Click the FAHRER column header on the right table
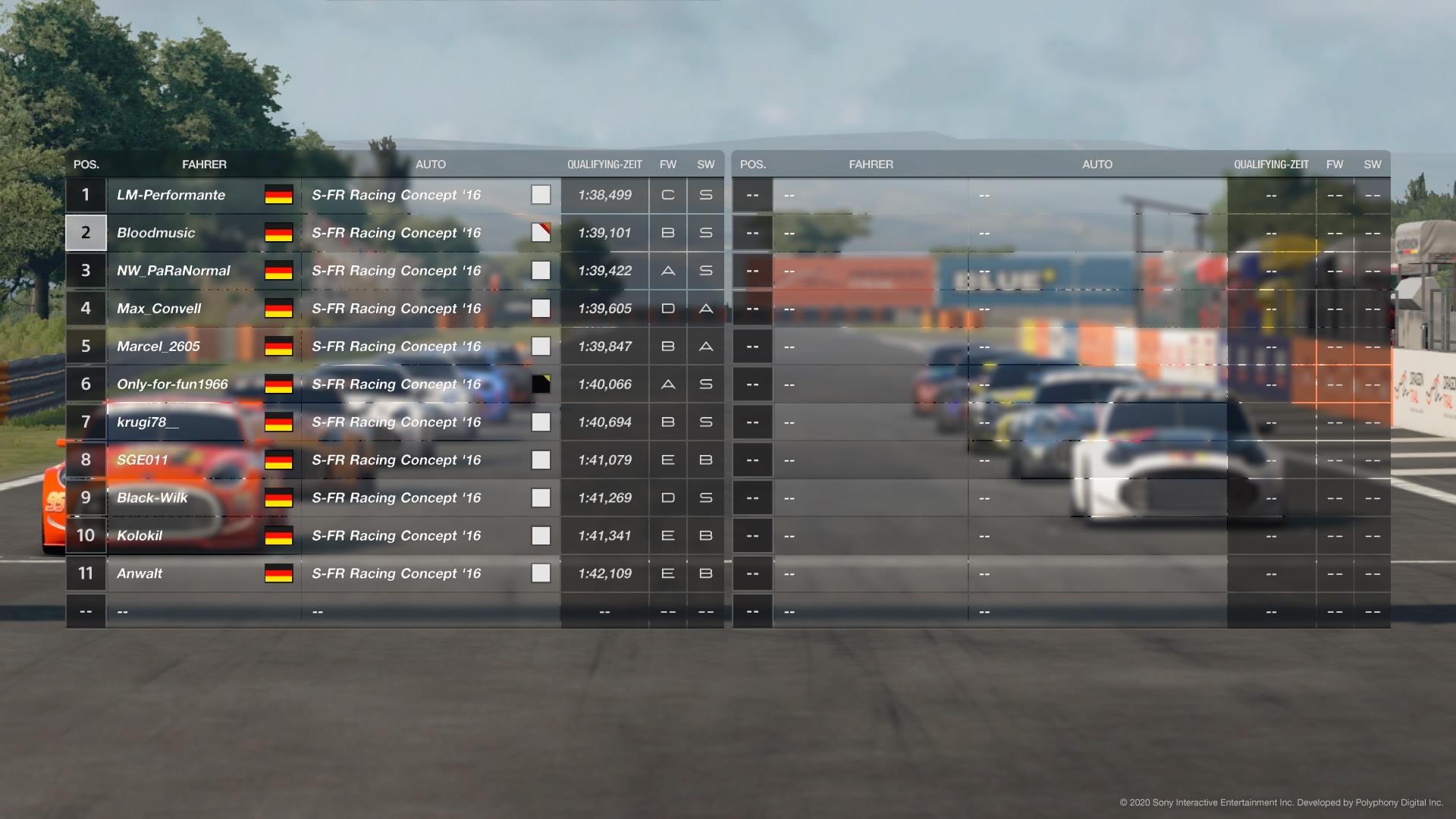The image size is (1456, 819). pos(871,164)
